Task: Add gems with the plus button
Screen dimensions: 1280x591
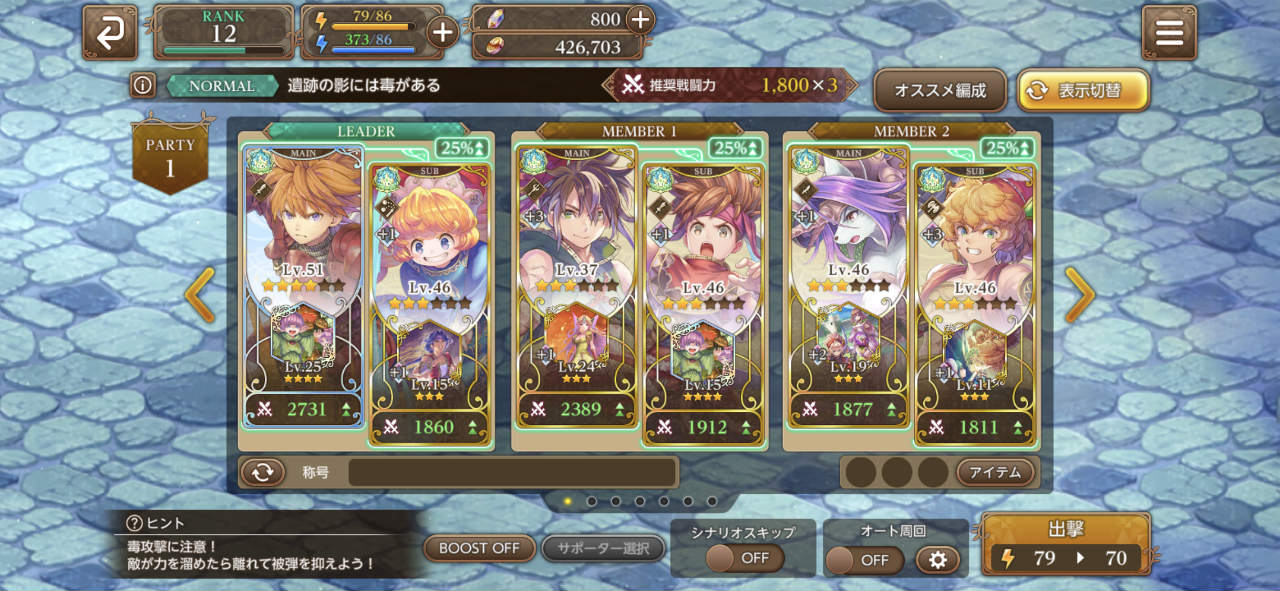Action: (x=639, y=19)
